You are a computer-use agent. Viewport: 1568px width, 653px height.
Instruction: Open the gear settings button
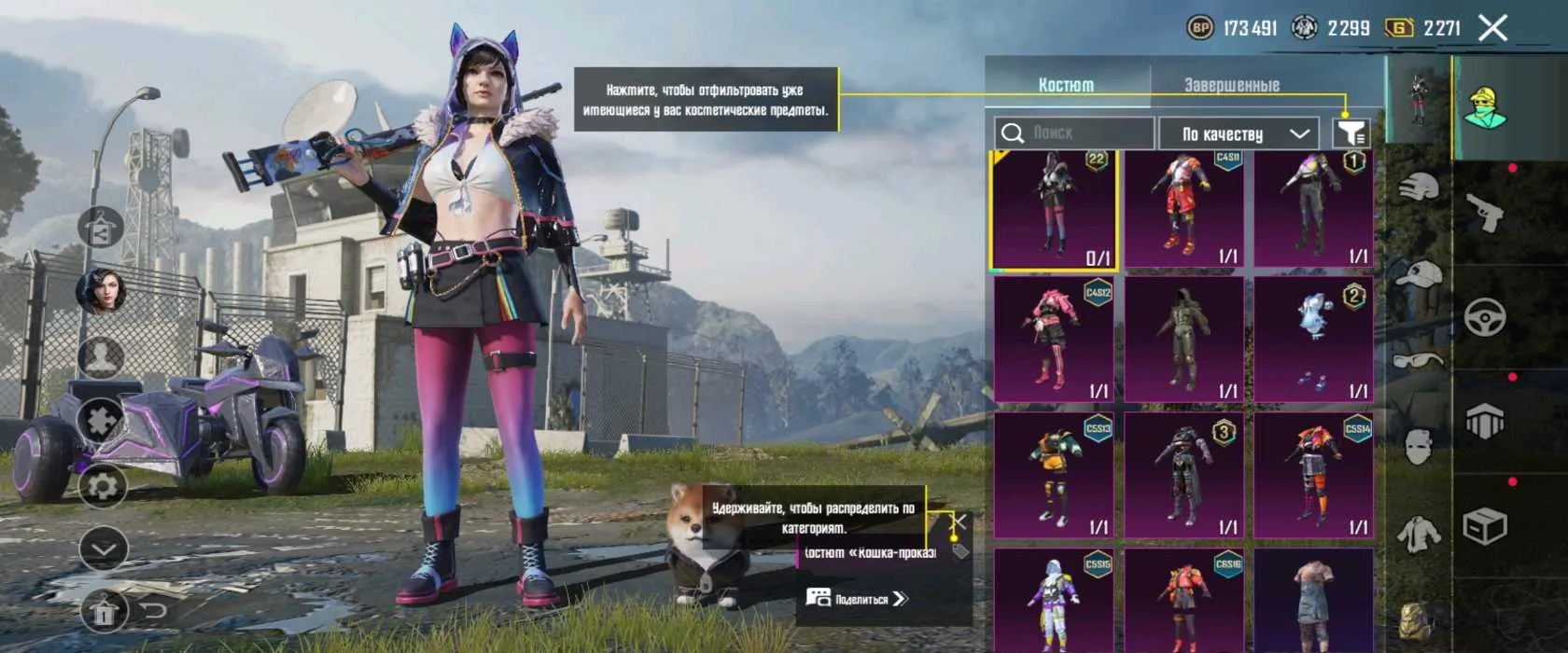(102, 486)
